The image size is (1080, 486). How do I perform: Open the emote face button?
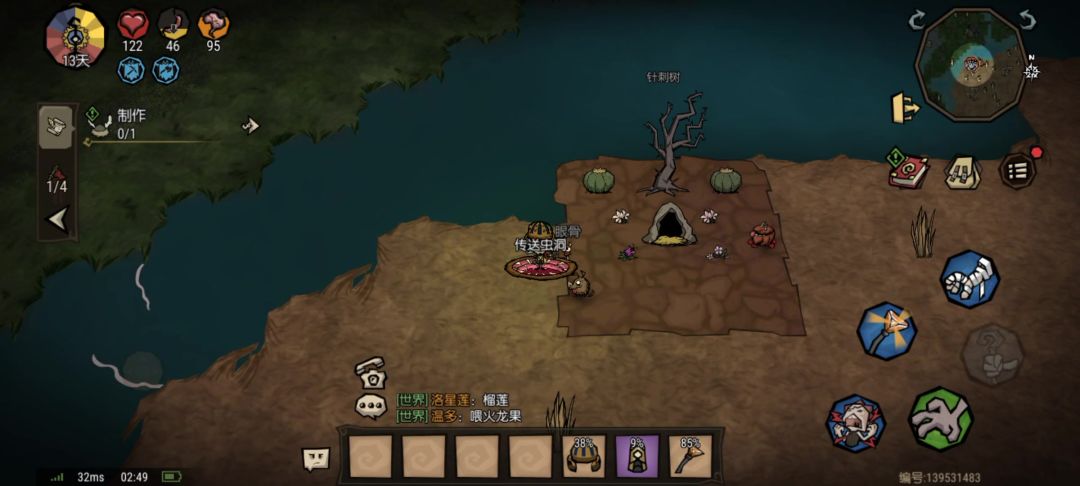(316, 458)
